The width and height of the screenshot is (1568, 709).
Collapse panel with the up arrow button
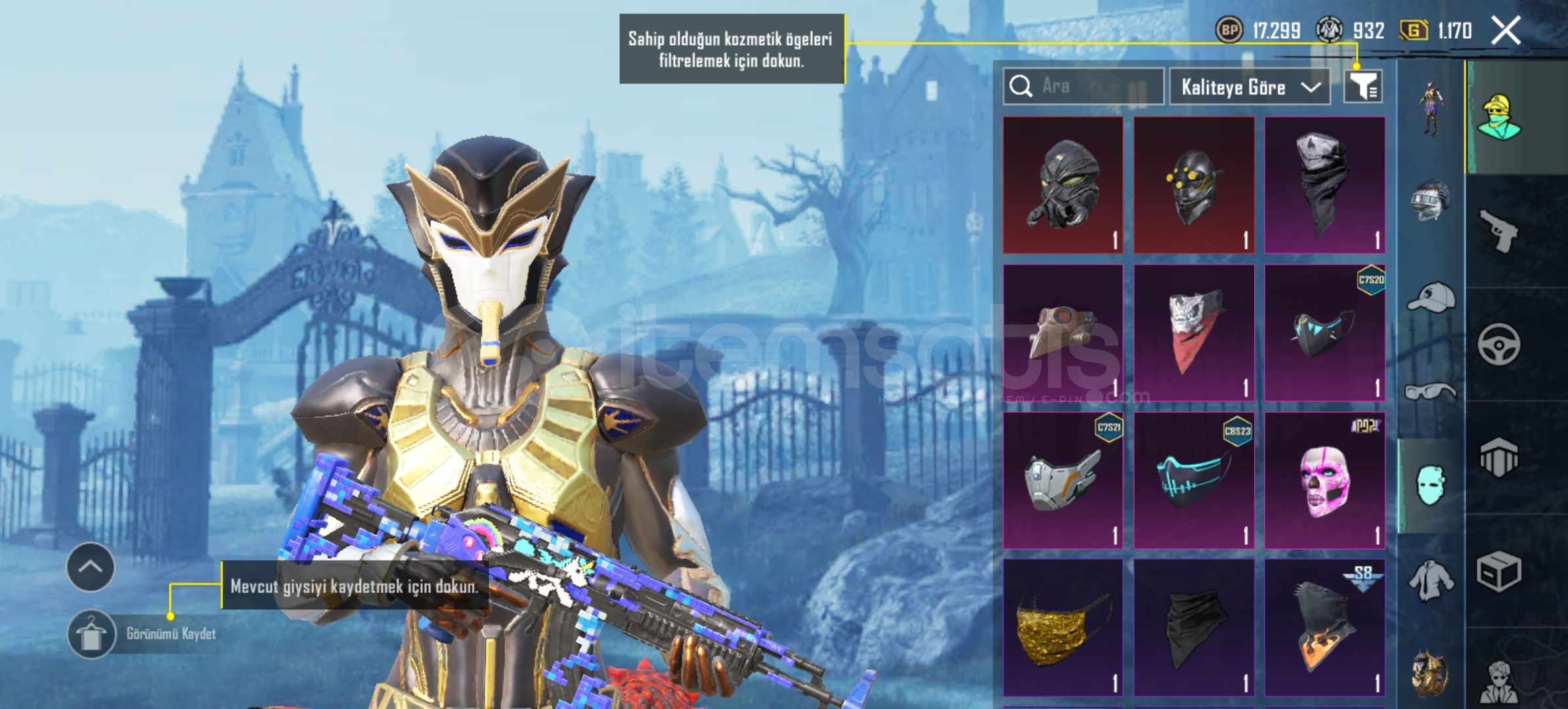coord(91,567)
